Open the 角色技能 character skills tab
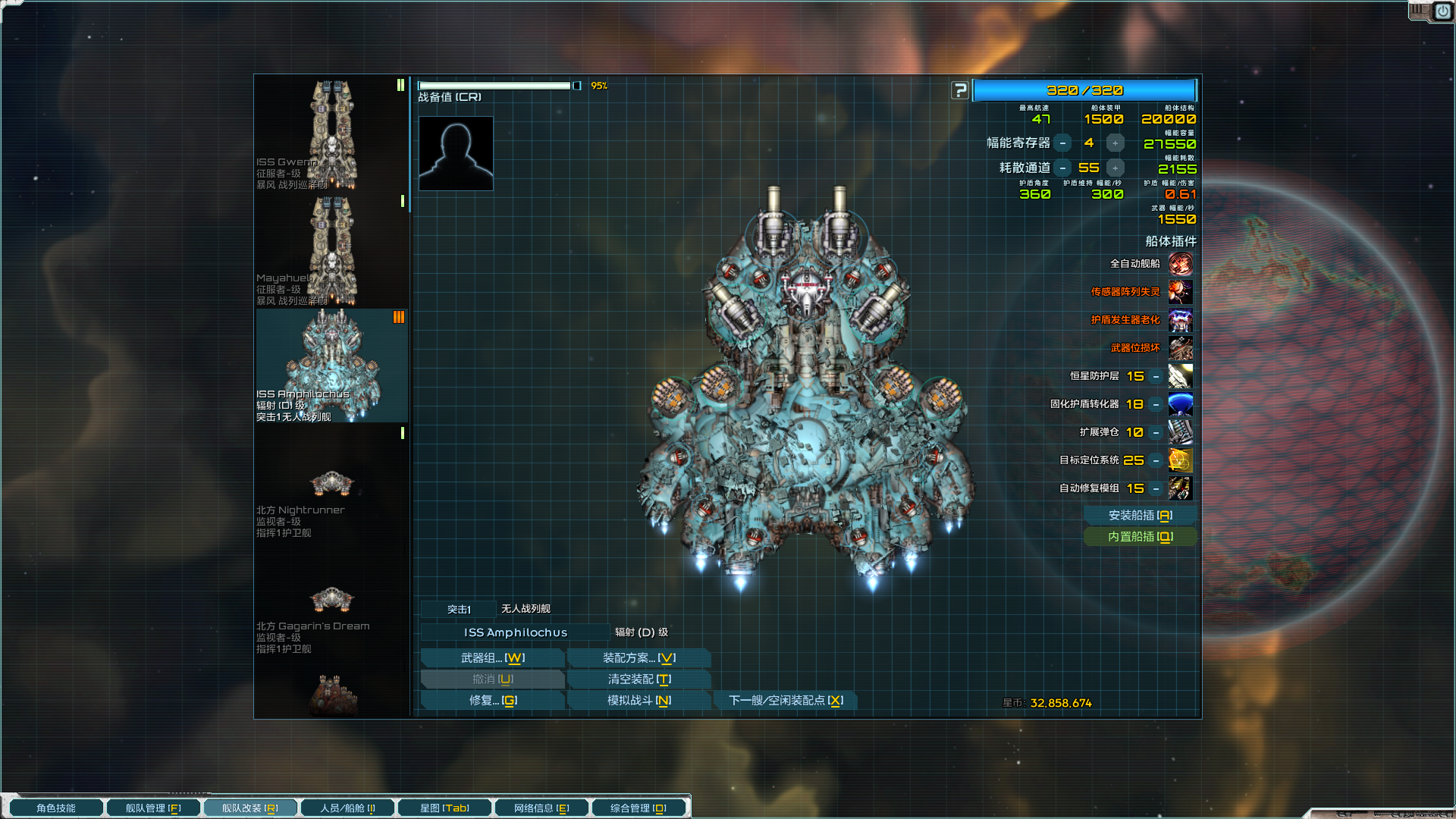The width and height of the screenshot is (1456, 819). 56,808
